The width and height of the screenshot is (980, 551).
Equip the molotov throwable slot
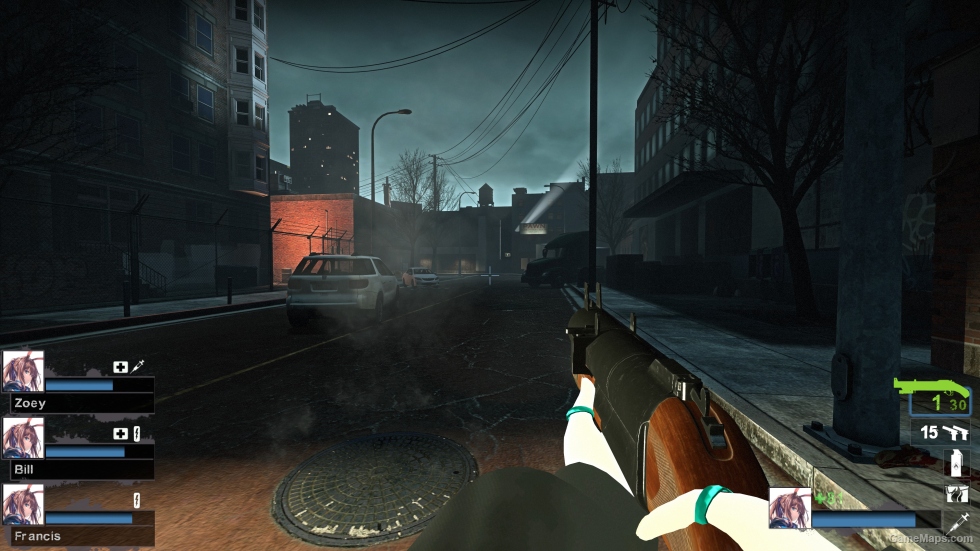(956, 463)
